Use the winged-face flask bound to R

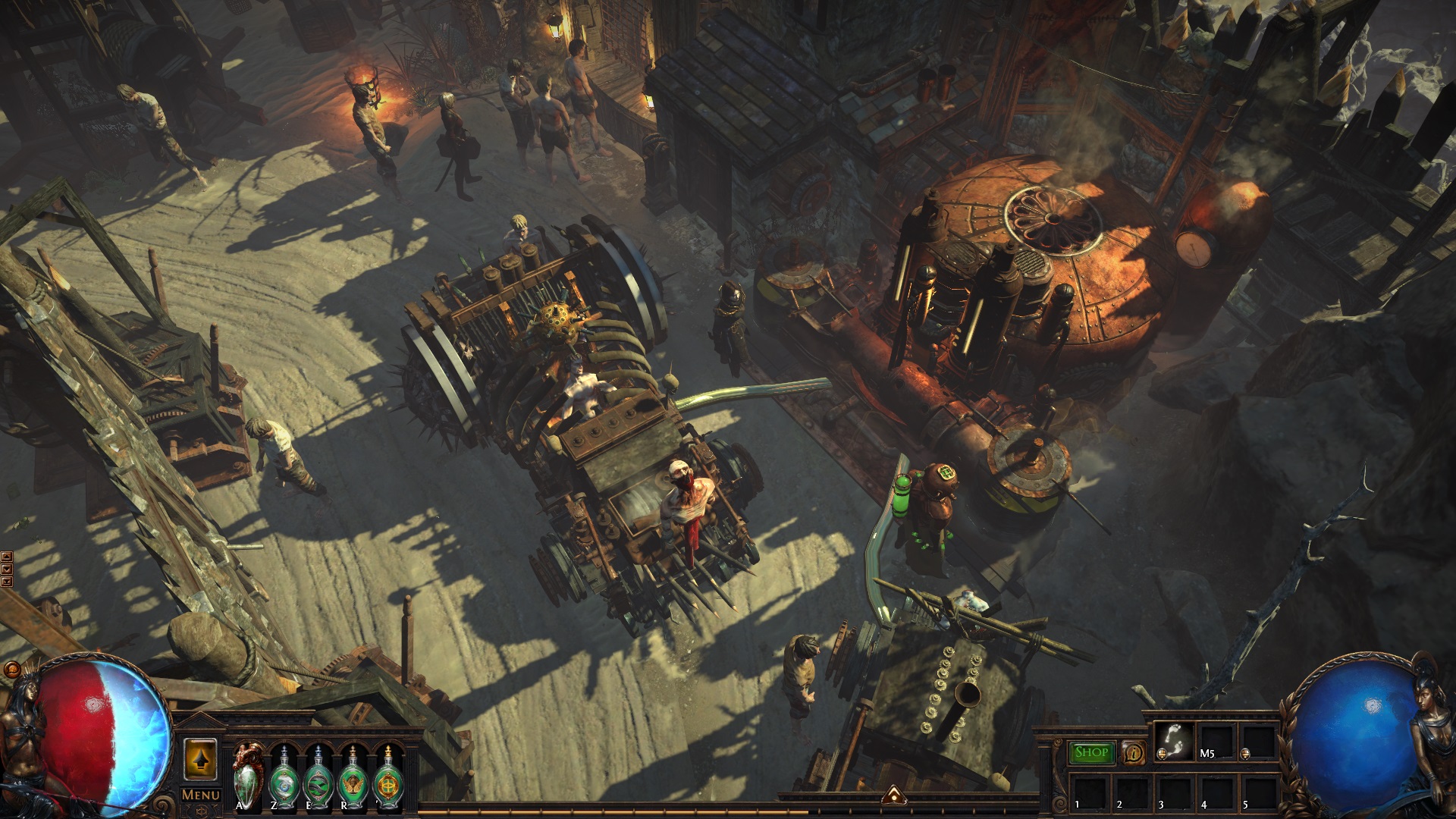point(353,777)
